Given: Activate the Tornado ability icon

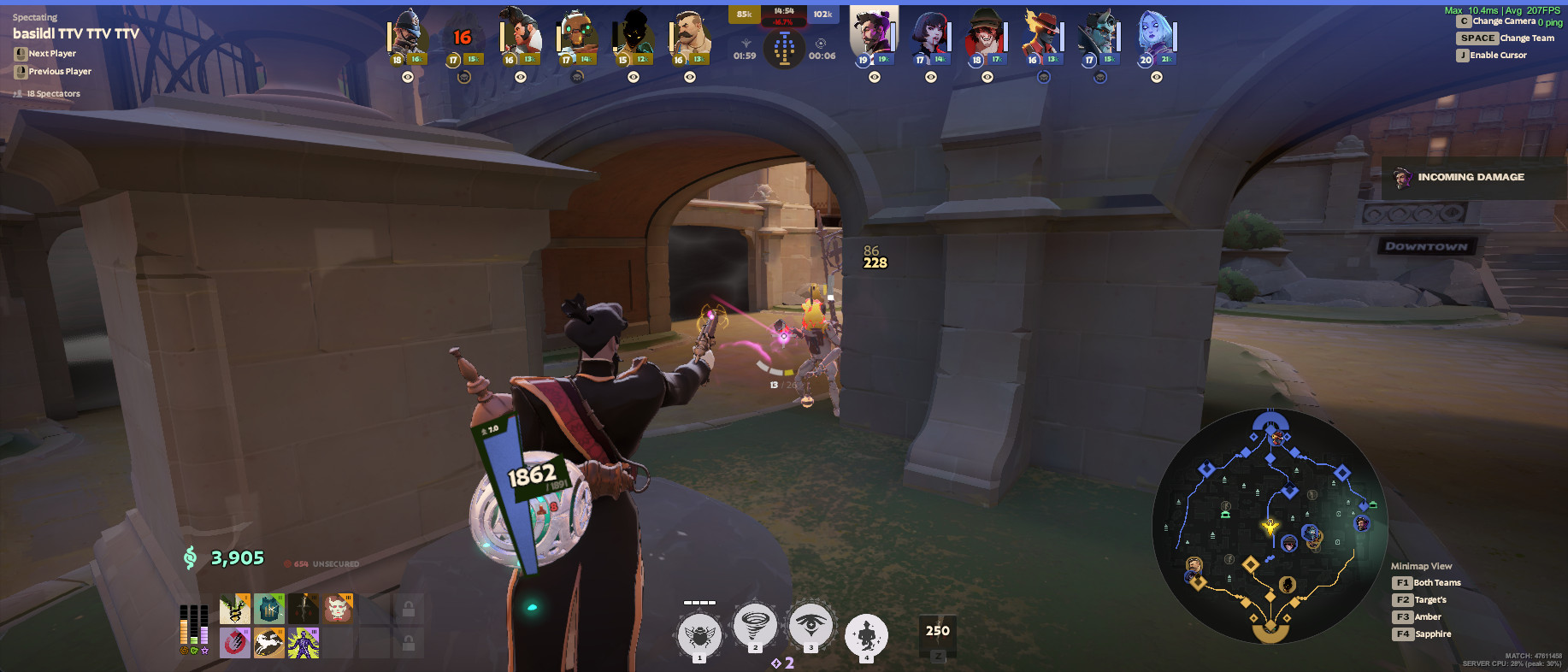Looking at the screenshot, I should coord(753,627).
